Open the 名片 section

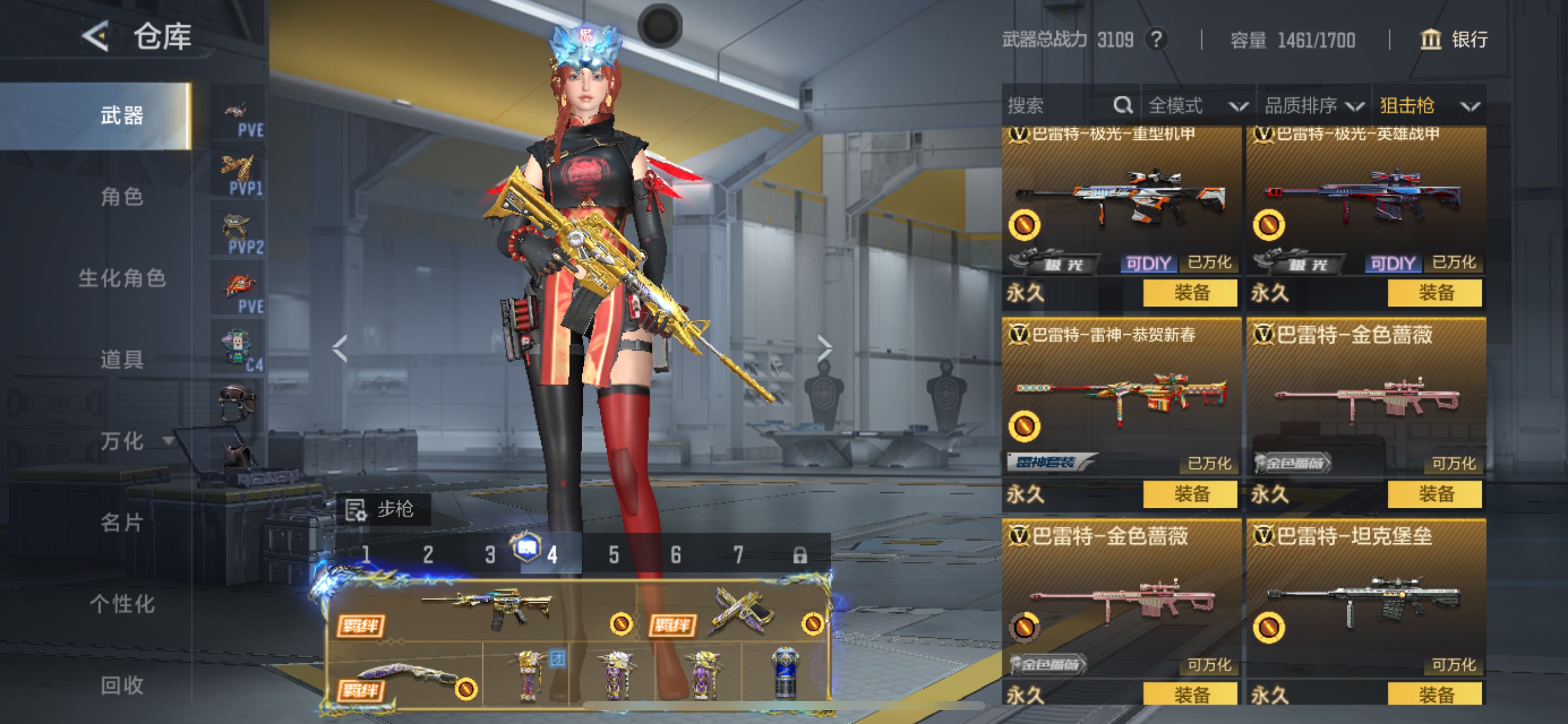click(122, 522)
